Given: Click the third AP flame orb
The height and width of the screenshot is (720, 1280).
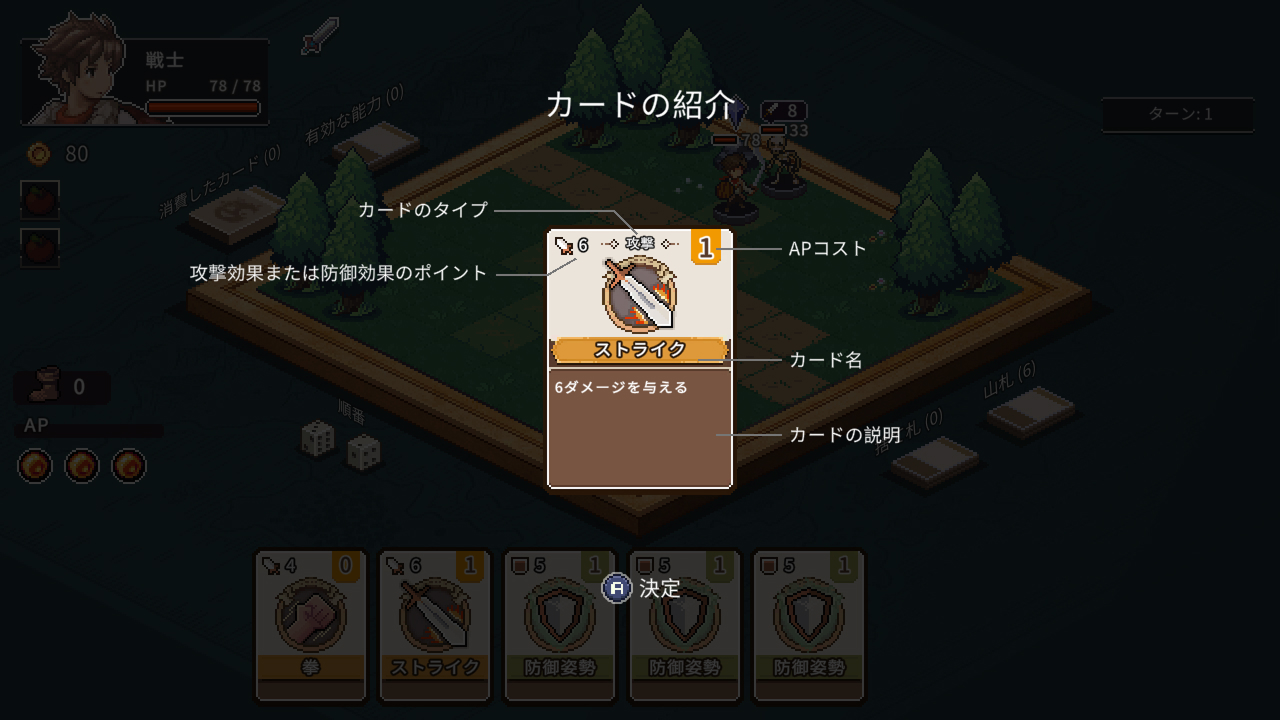Looking at the screenshot, I should [x=129, y=465].
